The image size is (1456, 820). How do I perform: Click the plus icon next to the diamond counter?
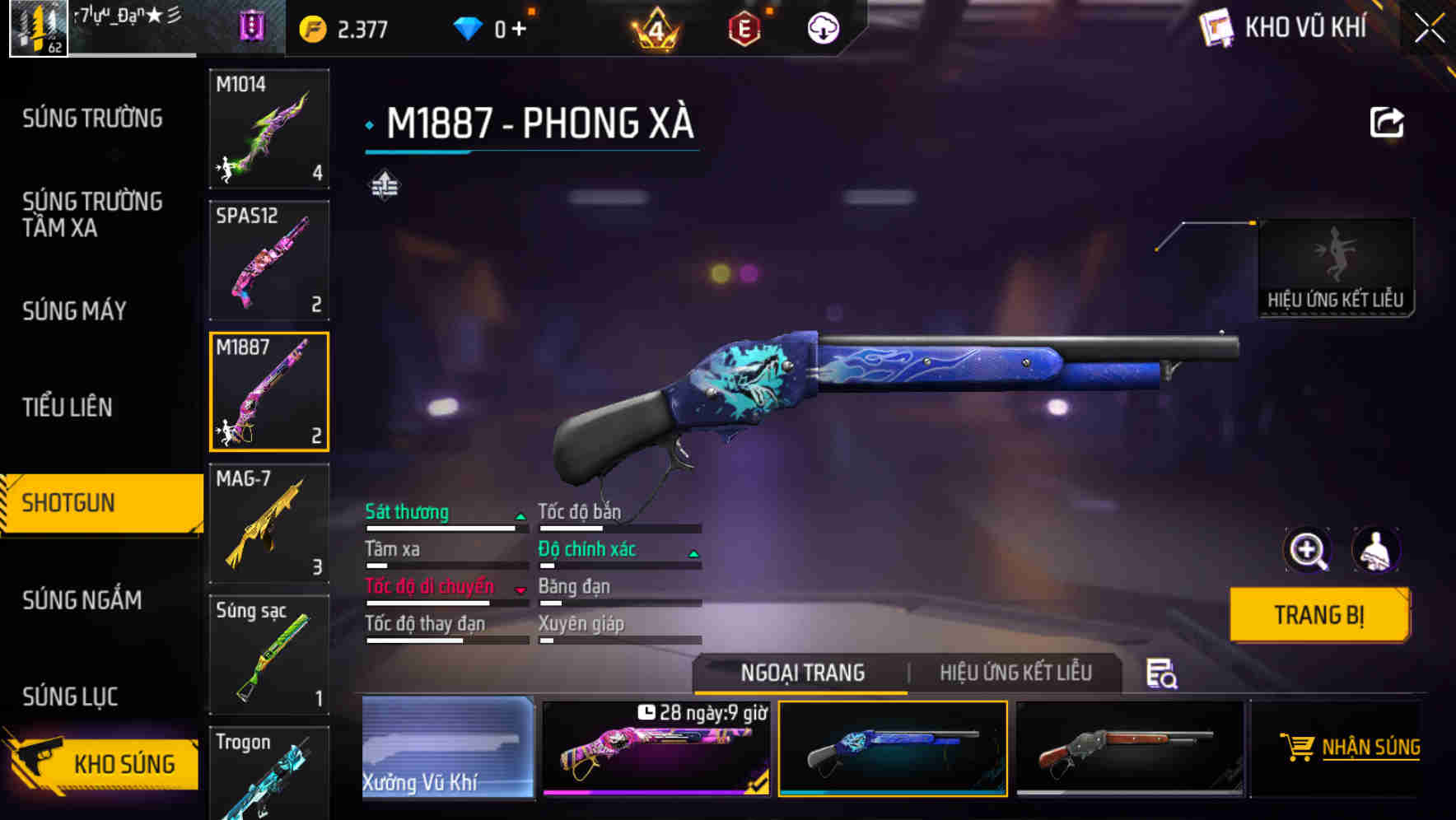[519, 26]
